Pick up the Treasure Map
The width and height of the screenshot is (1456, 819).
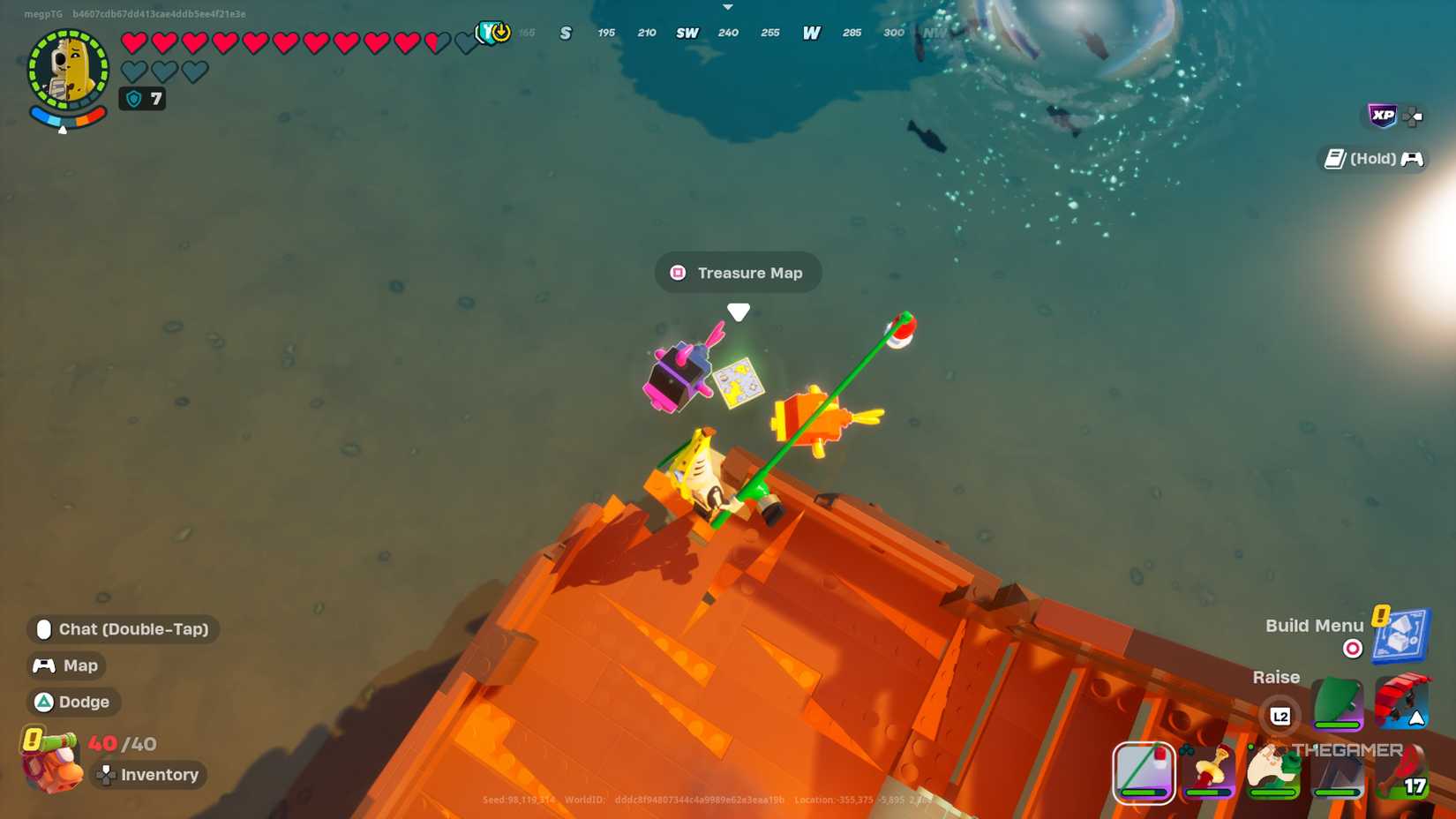point(738,382)
